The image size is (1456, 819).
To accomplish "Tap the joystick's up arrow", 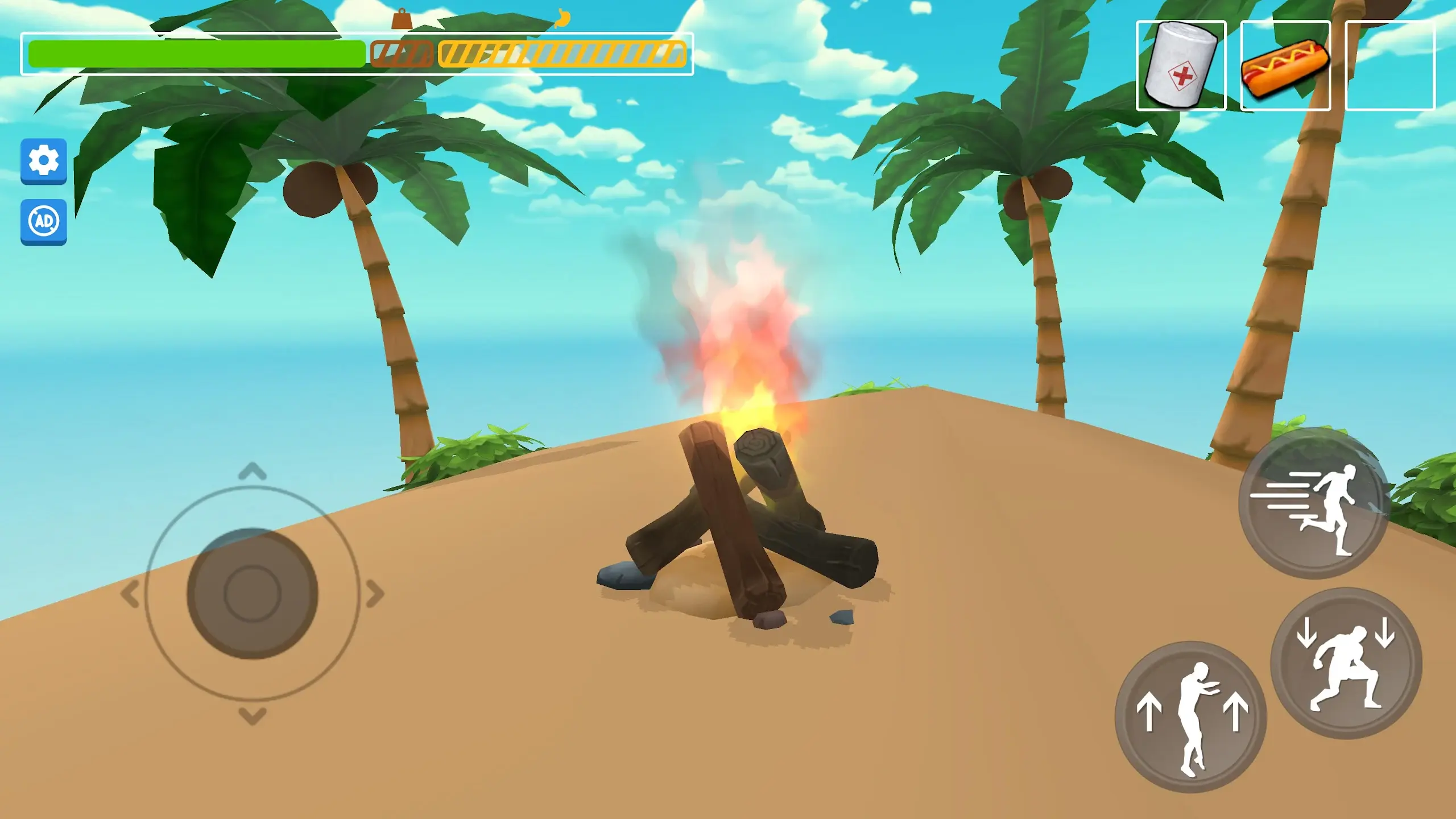I will [x=253, y=471].
